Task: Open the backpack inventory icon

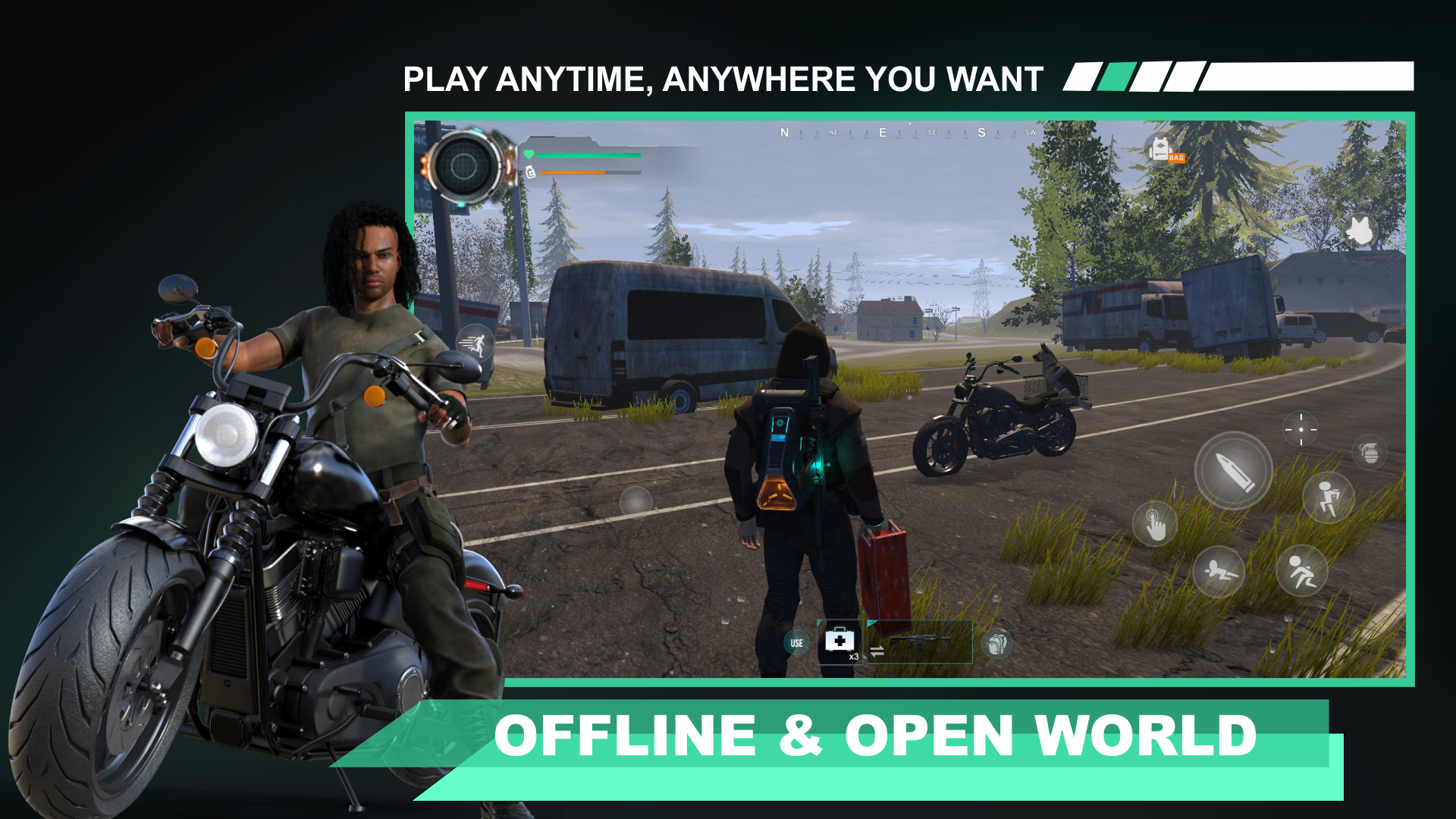Action: (x=999, y=642)
